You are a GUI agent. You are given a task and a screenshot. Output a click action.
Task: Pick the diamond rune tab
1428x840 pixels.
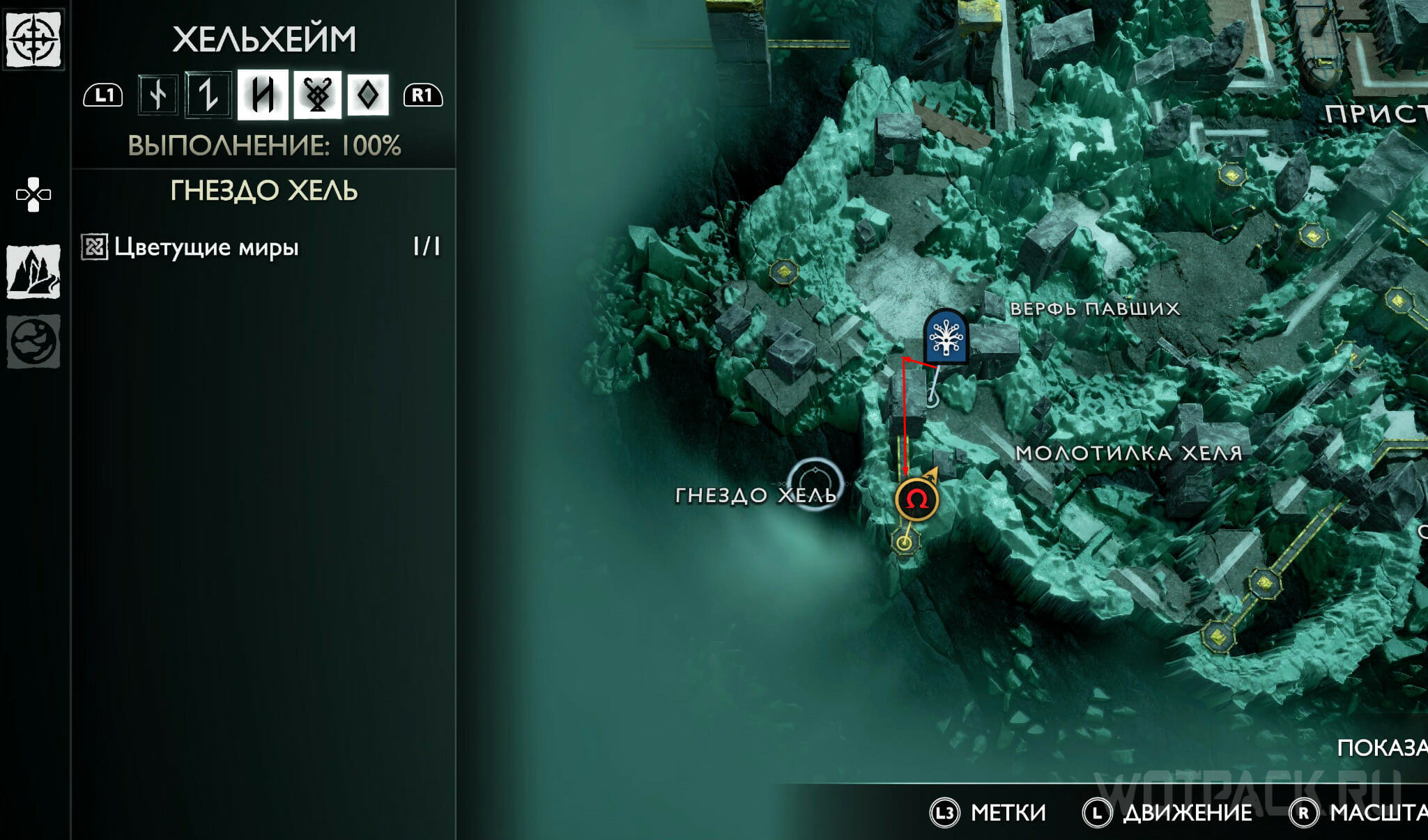(367, 95)
